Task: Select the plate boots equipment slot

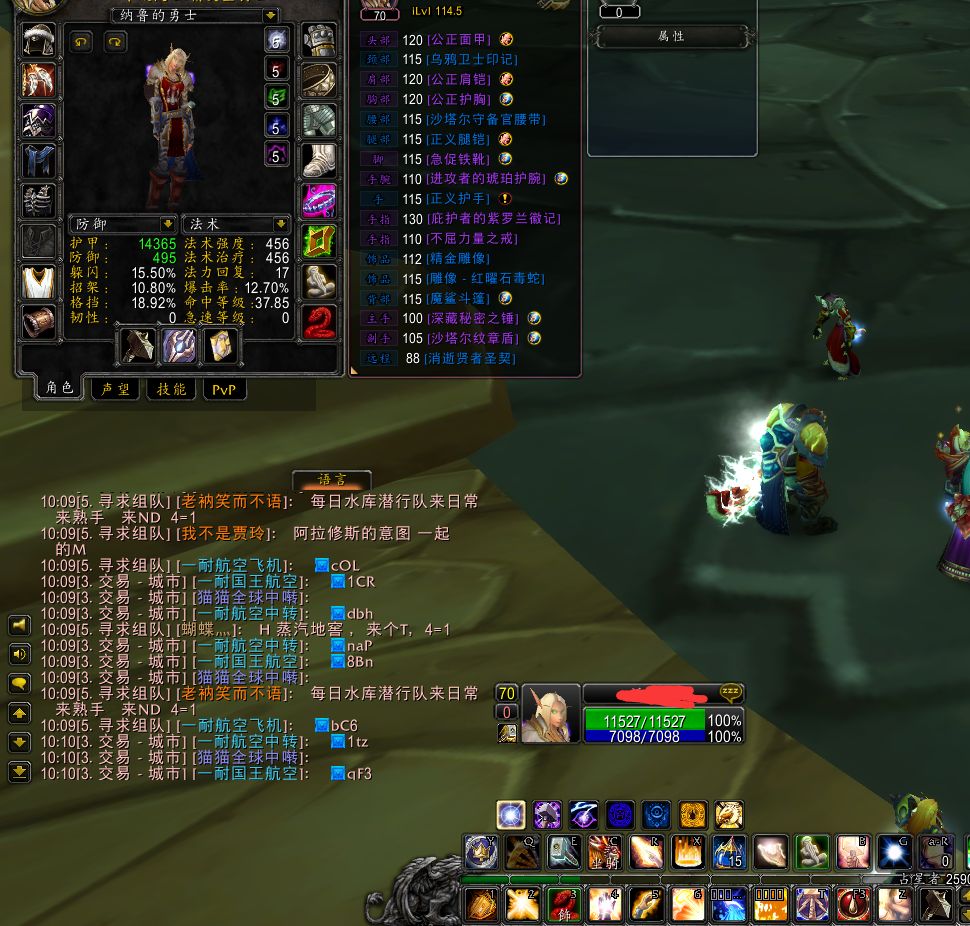Action: tap(319, 160)
